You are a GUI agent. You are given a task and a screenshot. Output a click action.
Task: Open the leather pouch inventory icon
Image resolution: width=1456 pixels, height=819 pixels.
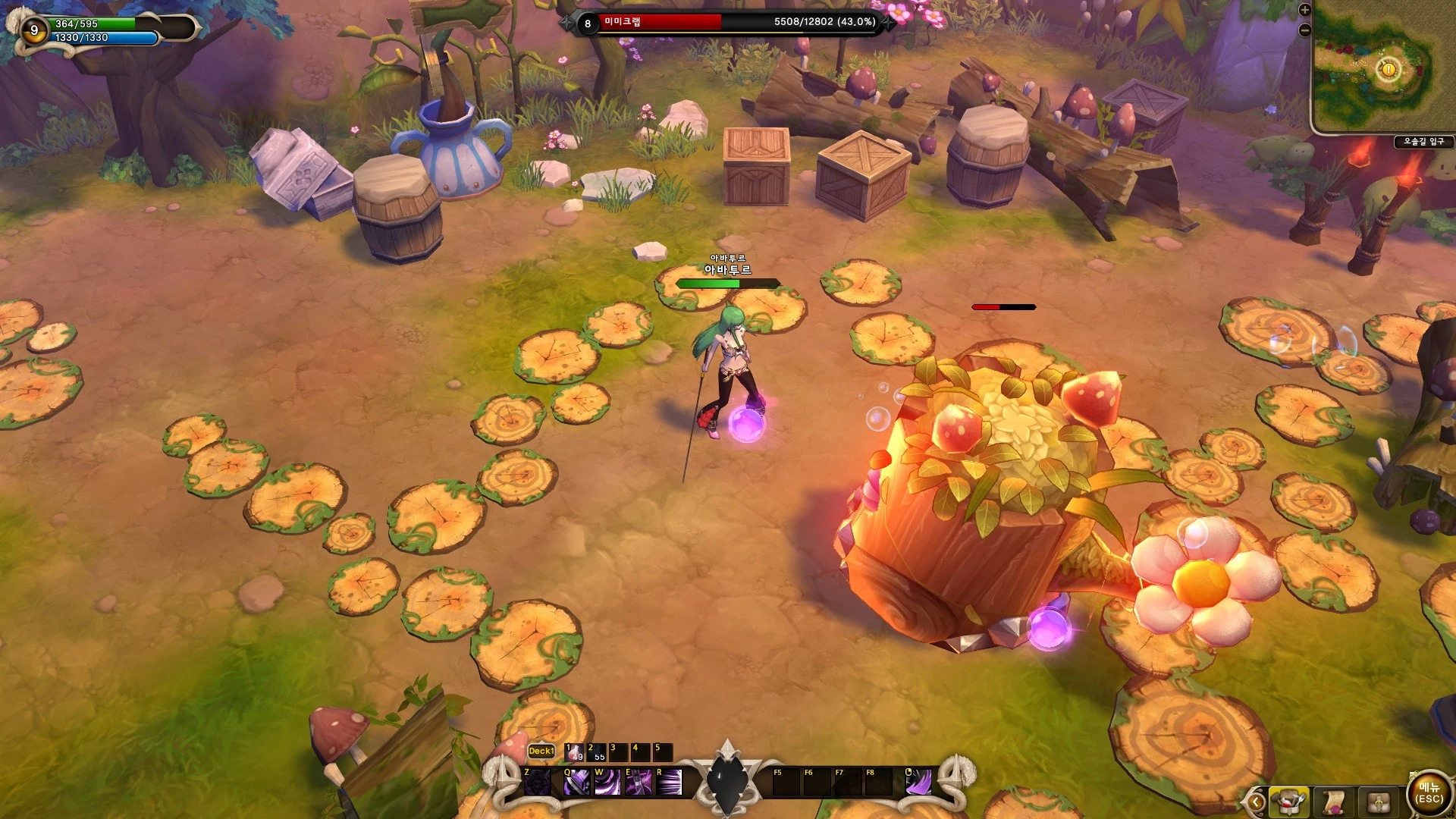1379,801
